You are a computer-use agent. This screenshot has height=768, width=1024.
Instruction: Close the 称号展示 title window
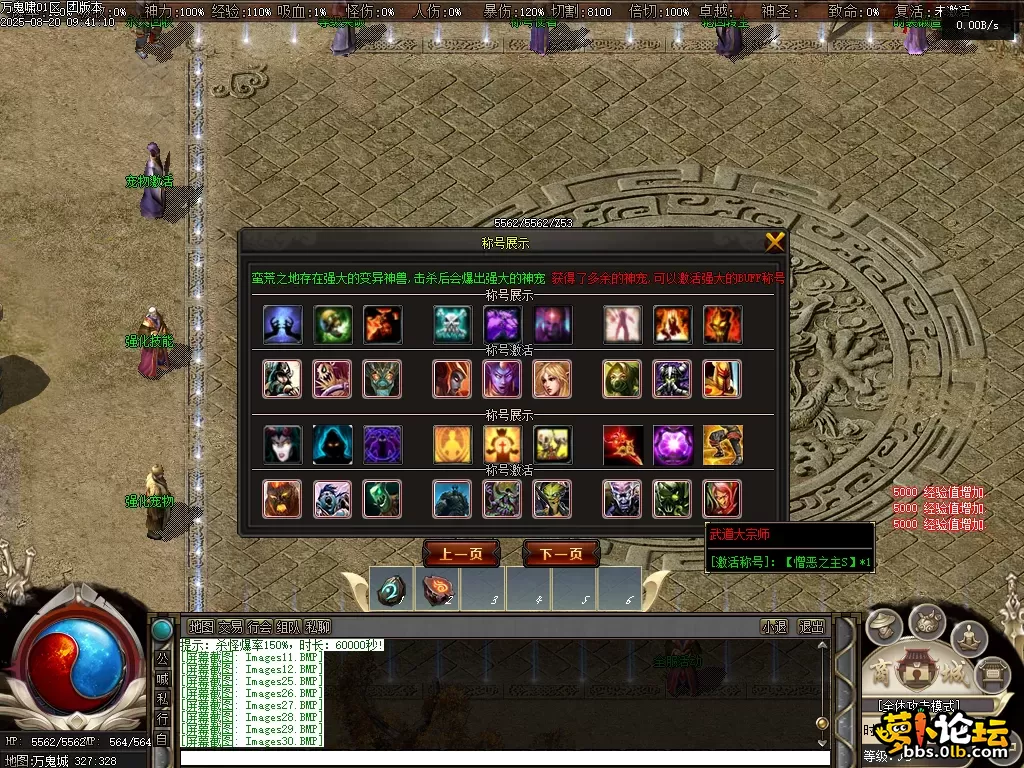pos(774,242)
